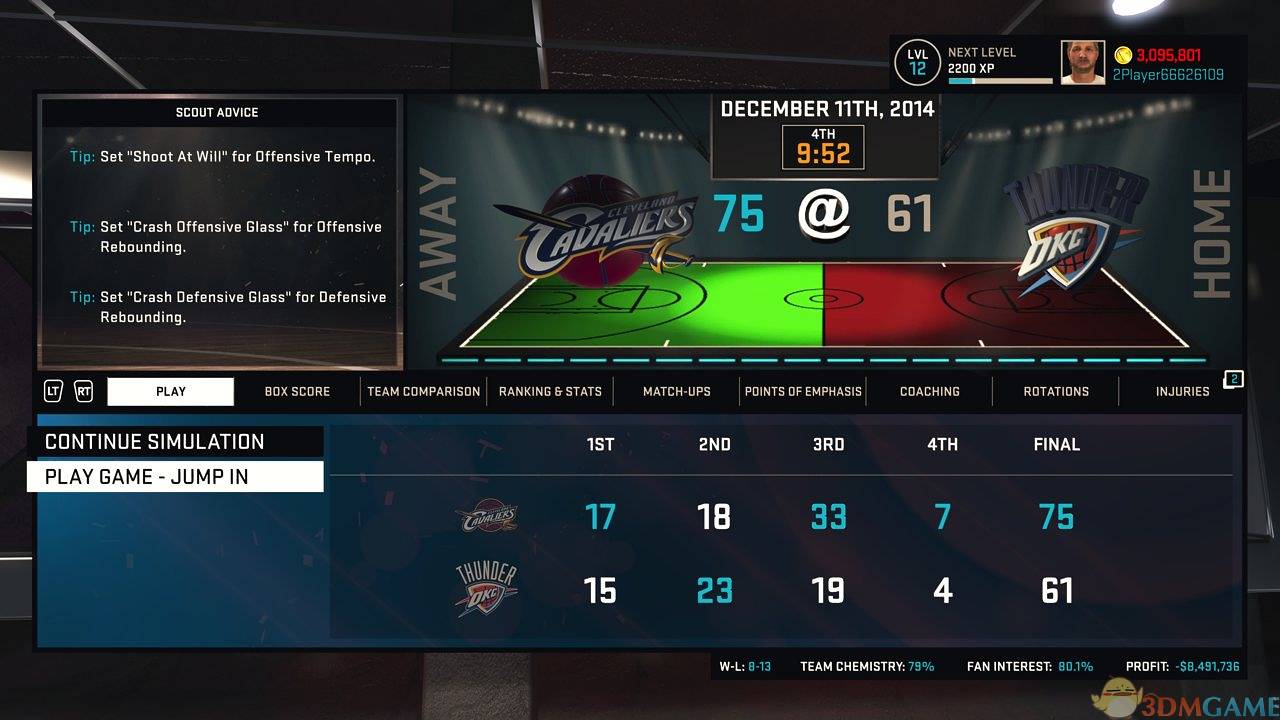
Task: Show the Team Comparison tab
Action: click(423, 391)
